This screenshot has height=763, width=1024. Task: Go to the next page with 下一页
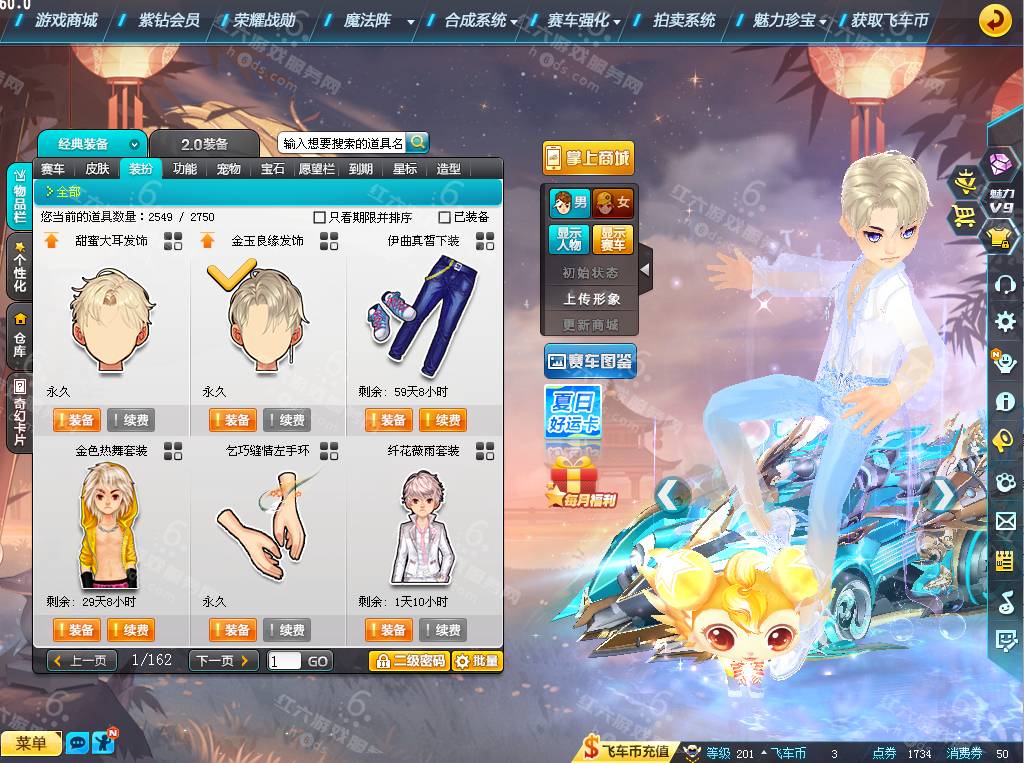pos(222,661)
